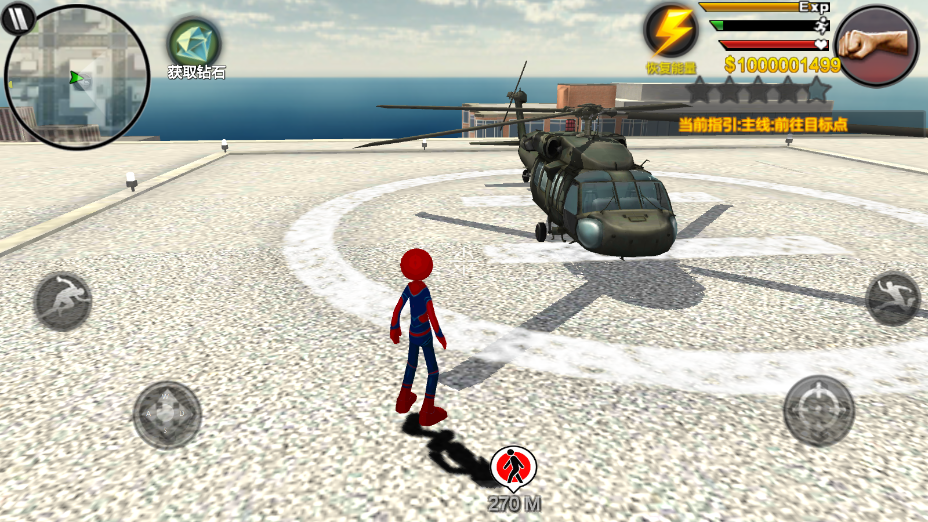Screen dimensions: 928x522
Task: Select the fist weapon icon
Action: click(876, 46)
